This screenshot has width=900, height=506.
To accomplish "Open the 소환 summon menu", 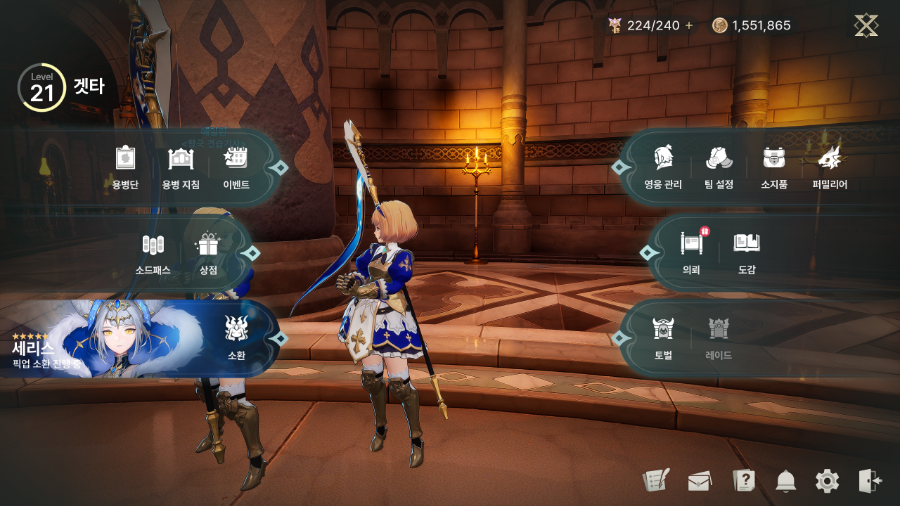I will [x=237, y=335].
